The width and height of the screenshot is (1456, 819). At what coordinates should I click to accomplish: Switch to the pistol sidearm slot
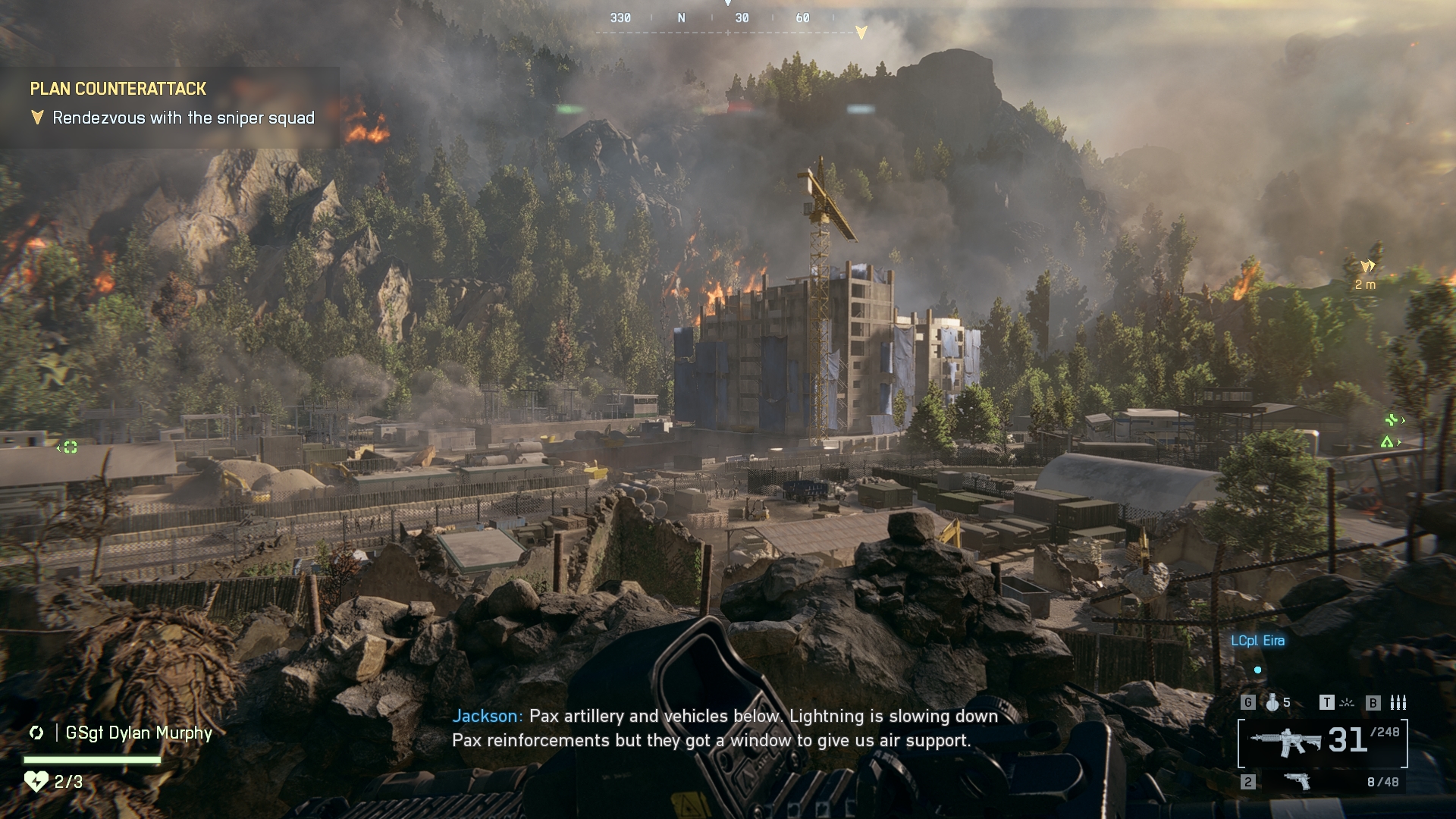click(1298, 781)
